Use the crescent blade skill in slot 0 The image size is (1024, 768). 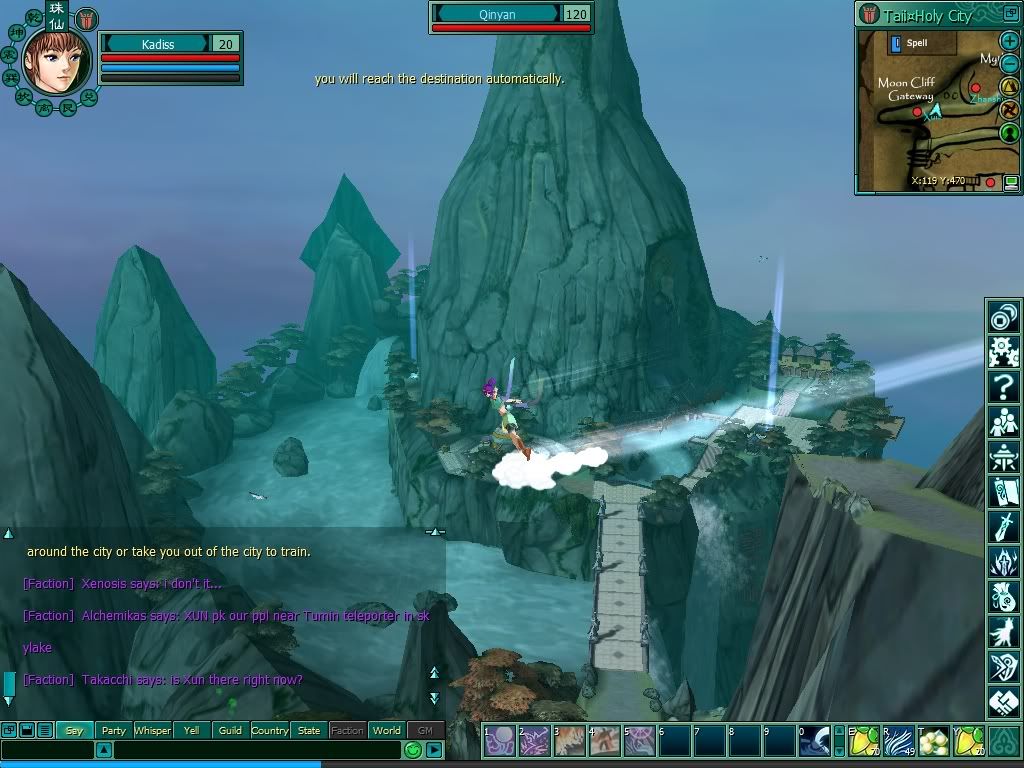coord(814,741)
